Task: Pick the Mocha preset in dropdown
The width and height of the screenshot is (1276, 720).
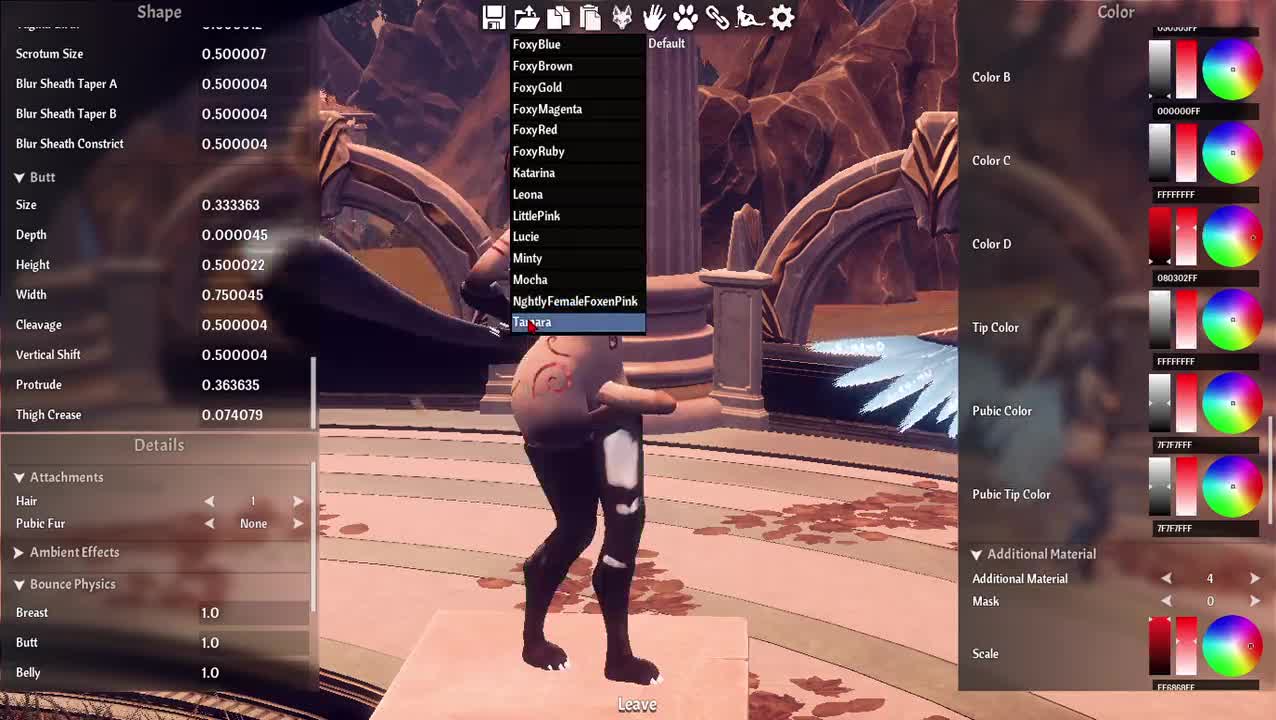Action: 530,280
